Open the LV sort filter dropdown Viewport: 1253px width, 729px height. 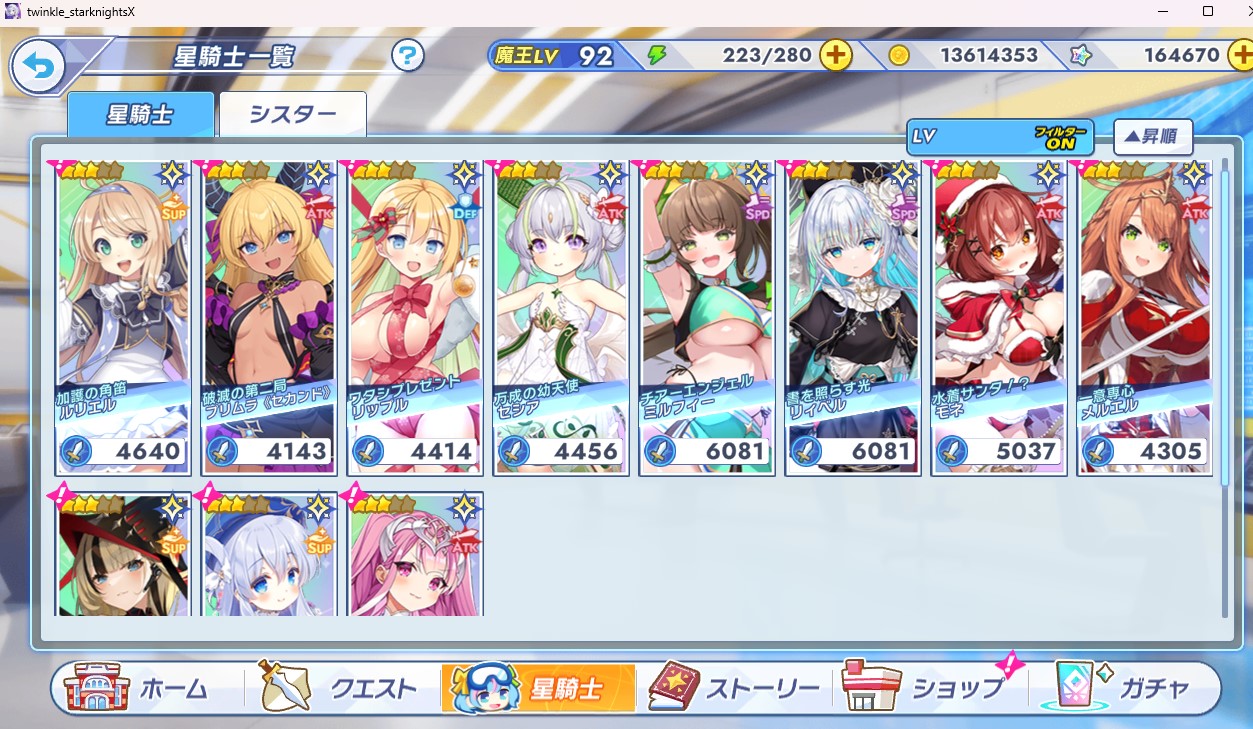point(999,137)
